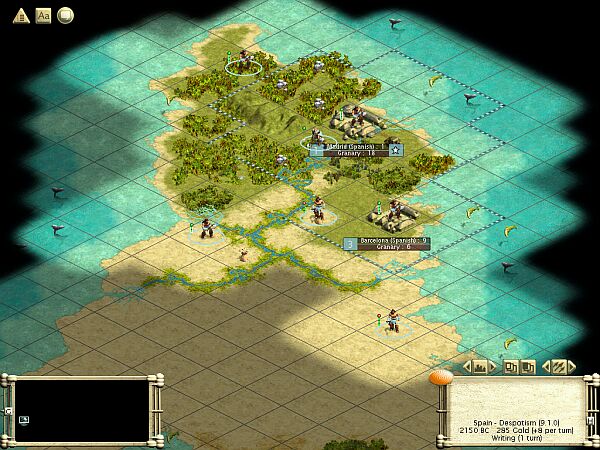Viewport: 600px width, 450px height.
Task: Go to next unit with right arrow
Action: (572, 367)
